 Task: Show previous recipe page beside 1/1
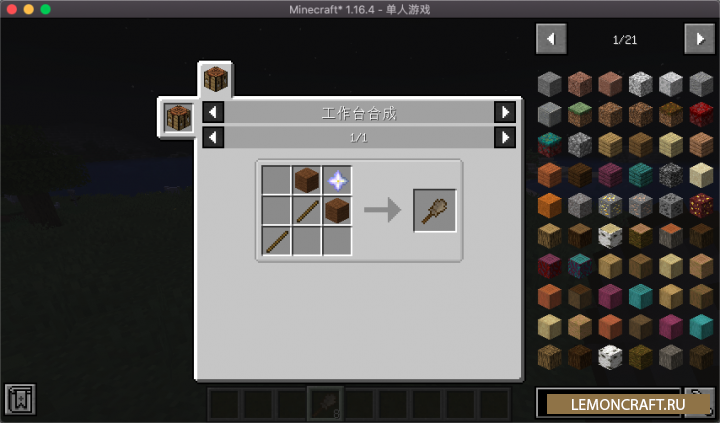[213, 137]
